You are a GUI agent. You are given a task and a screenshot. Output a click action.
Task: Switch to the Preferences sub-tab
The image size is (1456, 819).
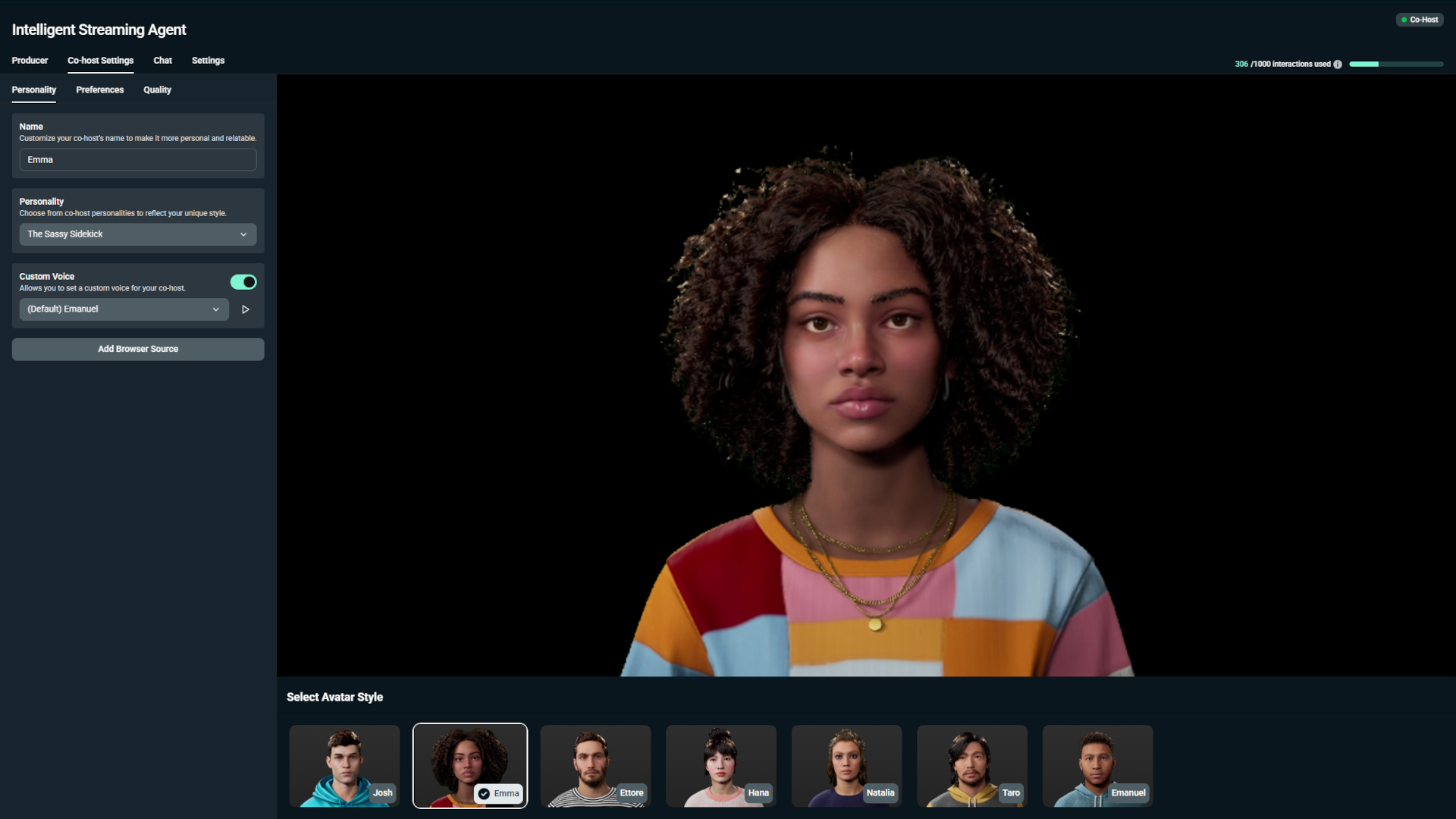[99, 90]
